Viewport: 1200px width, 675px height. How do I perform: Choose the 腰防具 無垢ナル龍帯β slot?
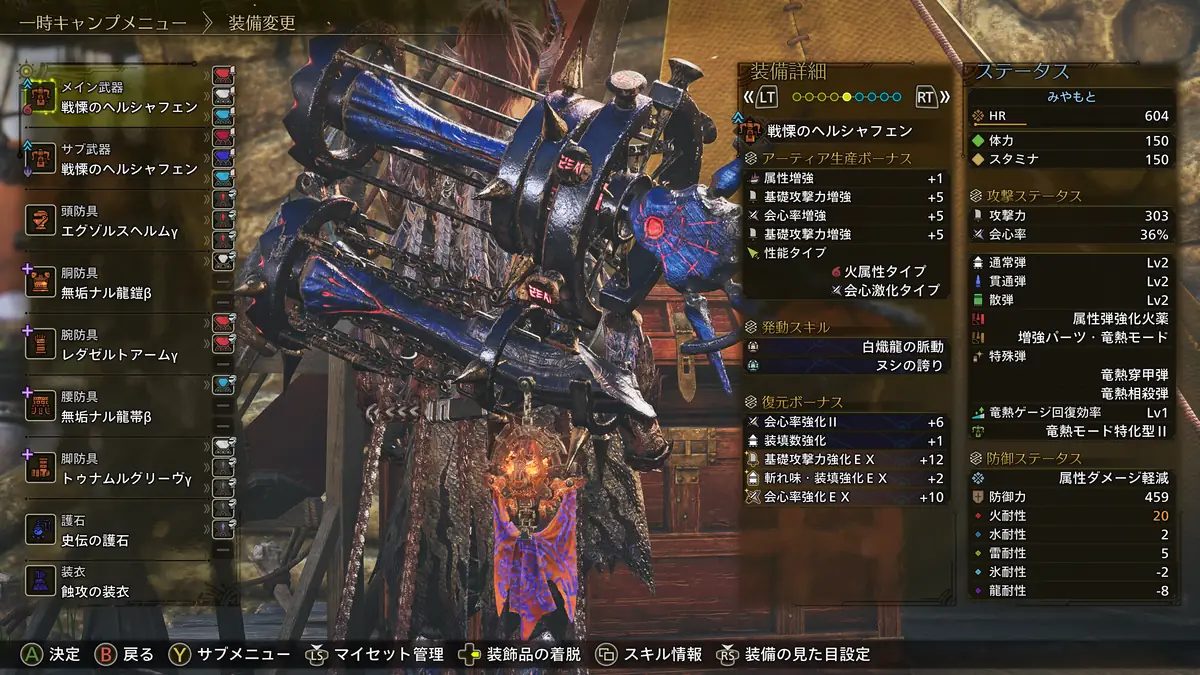(115, 406)
